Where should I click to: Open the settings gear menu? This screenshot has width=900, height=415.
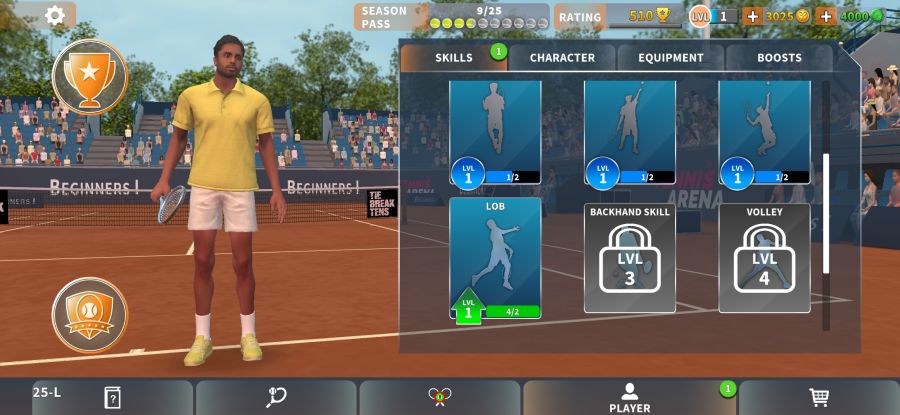[x=55, y=15]
